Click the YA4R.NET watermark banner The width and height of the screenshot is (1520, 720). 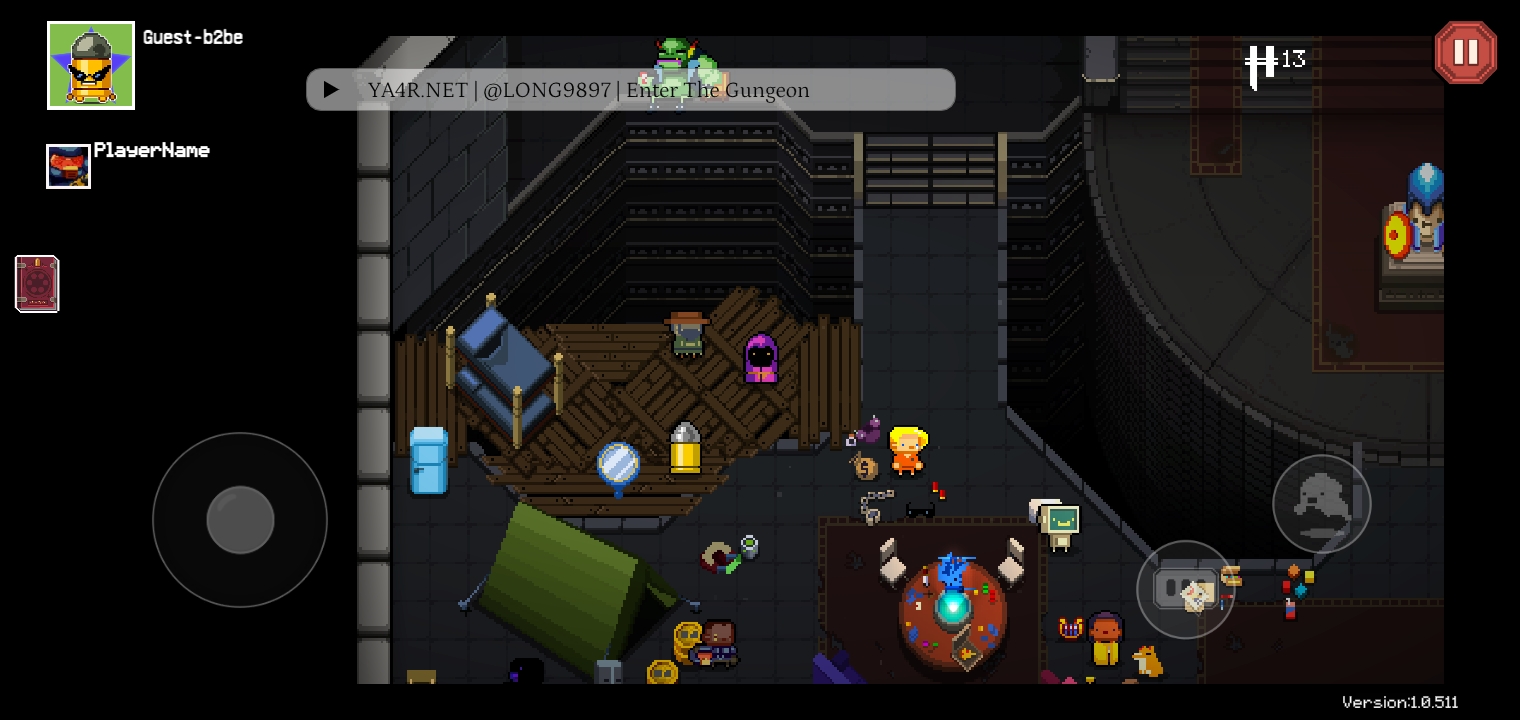tap(630, 90)
